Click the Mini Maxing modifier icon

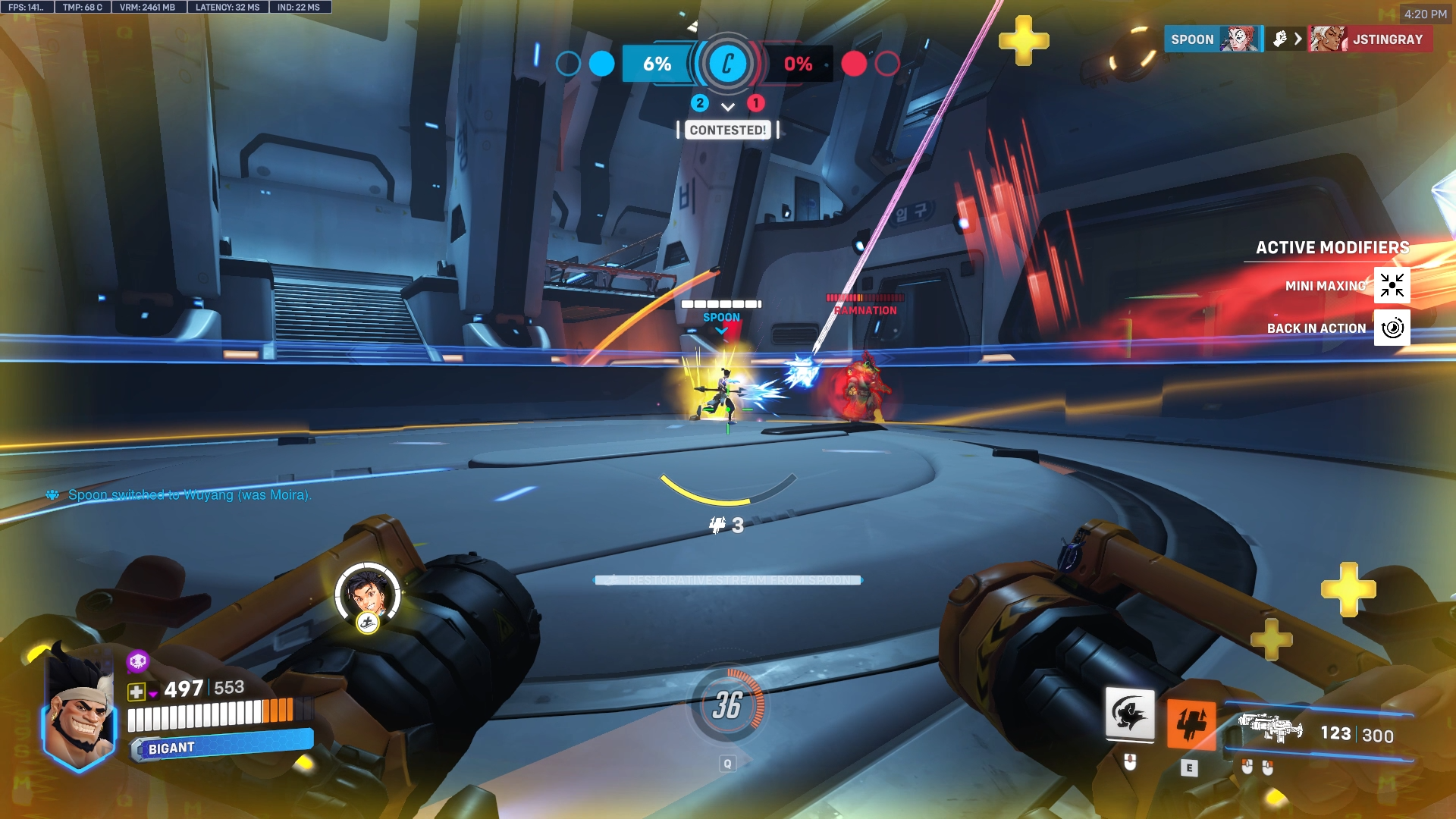[x=1392, y=285]
